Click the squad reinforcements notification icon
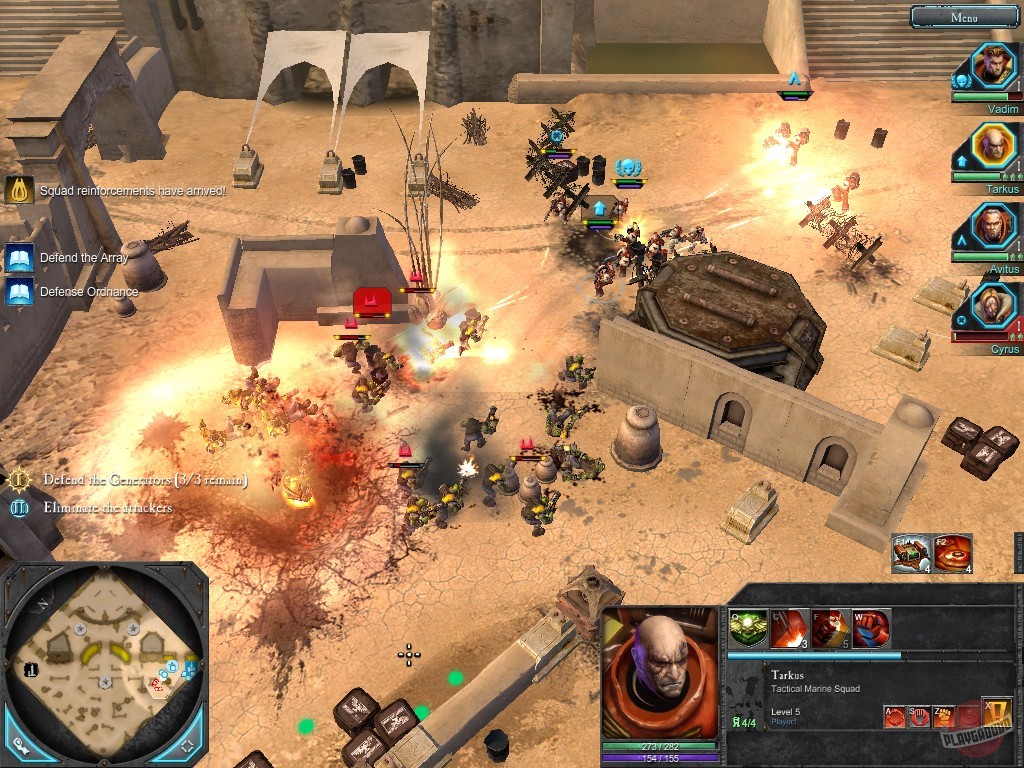The width and height of the screenshot is (1024, 768). (x=20, y=189)
